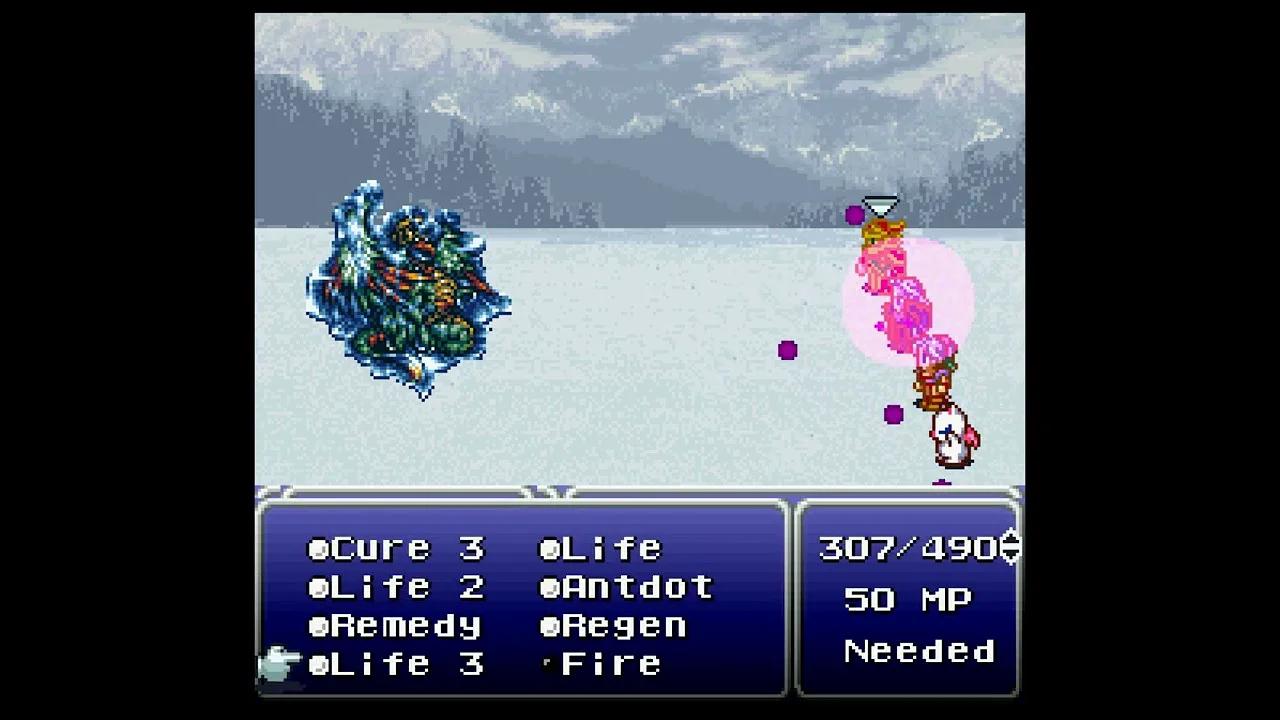Click the bullet icon beside Antdot
The image size is (1280, 720).
(547, 586)
